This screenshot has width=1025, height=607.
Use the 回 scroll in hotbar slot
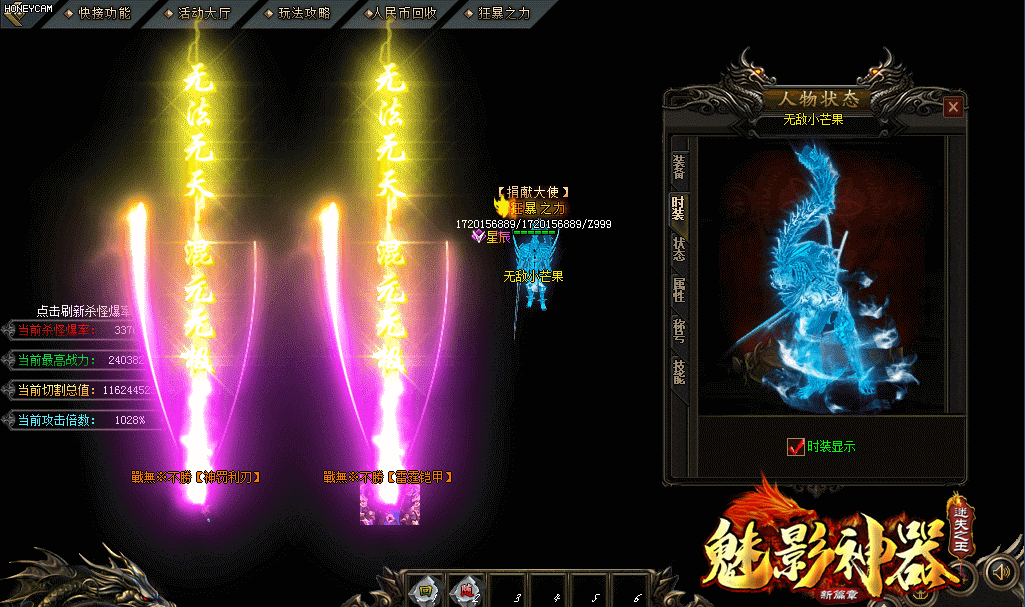[424, 590]
